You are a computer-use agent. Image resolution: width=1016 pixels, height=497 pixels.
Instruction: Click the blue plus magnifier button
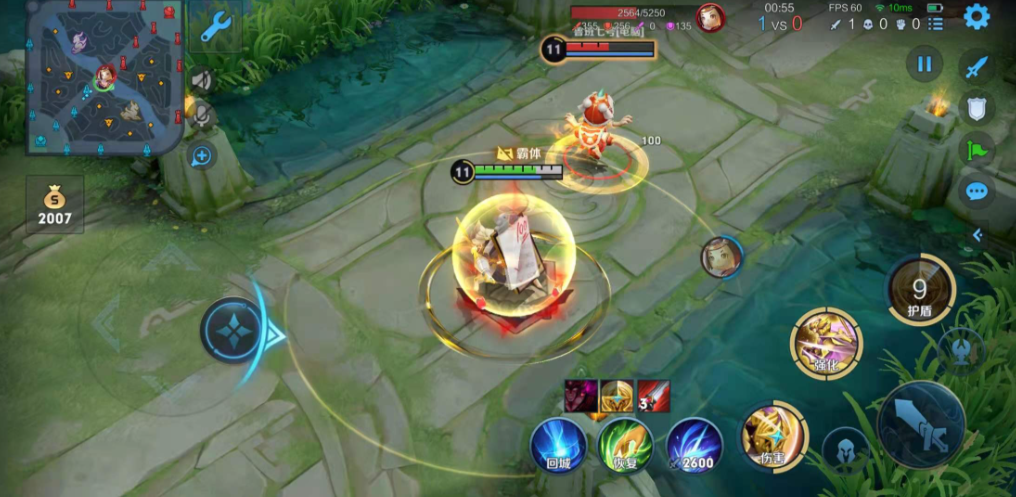tap(202, 155)
